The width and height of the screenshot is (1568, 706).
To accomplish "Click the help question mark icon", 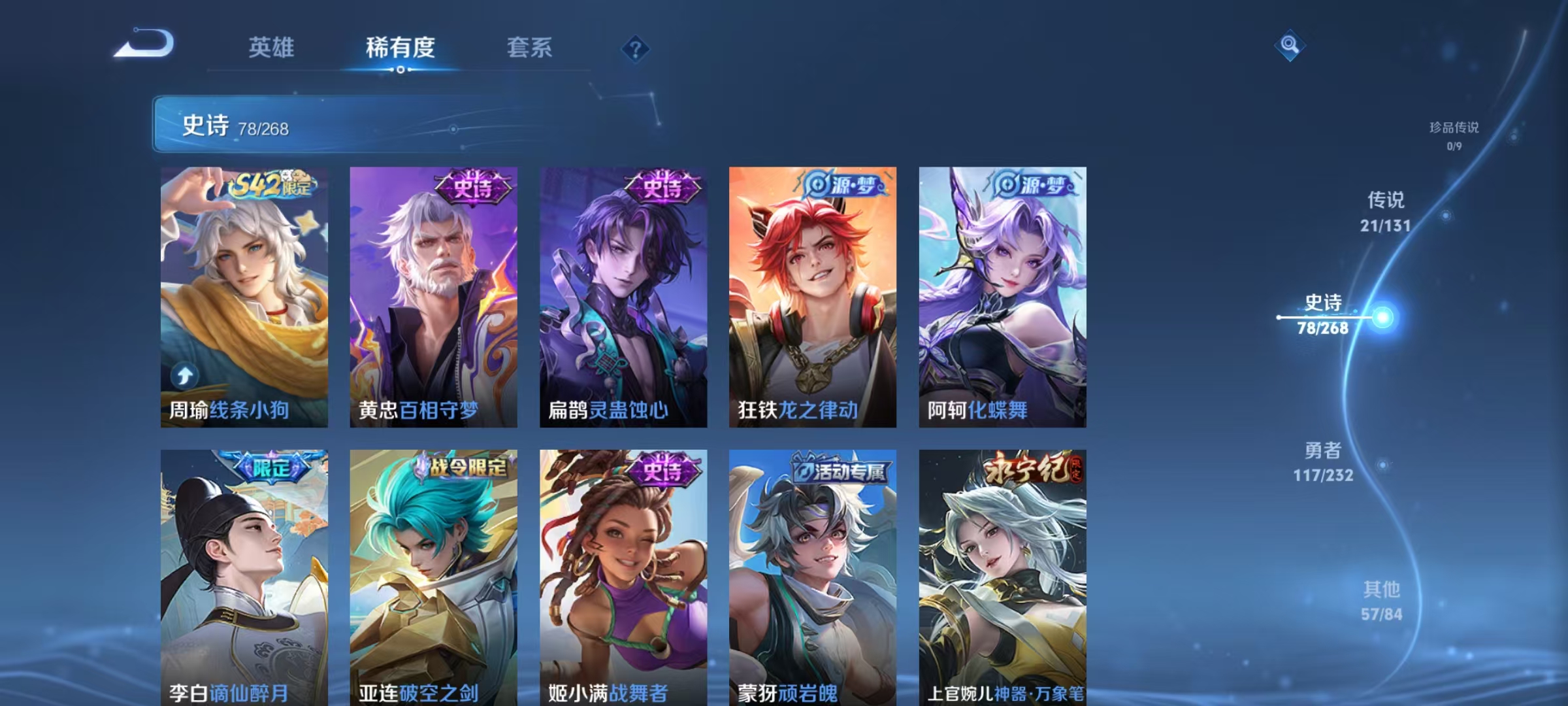I will pyautogui.click(x=637, y=49).
